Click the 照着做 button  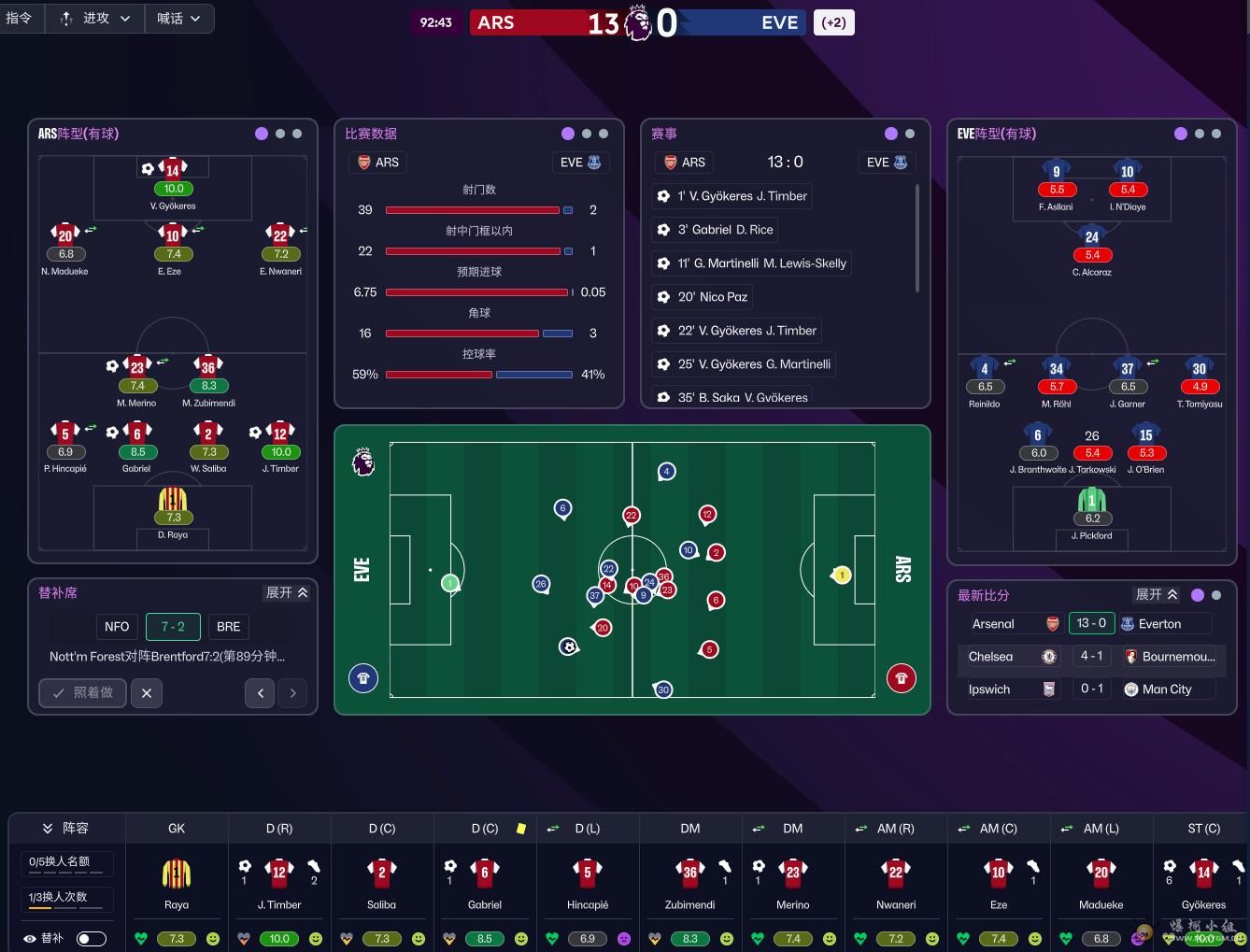tap(82, 692)
